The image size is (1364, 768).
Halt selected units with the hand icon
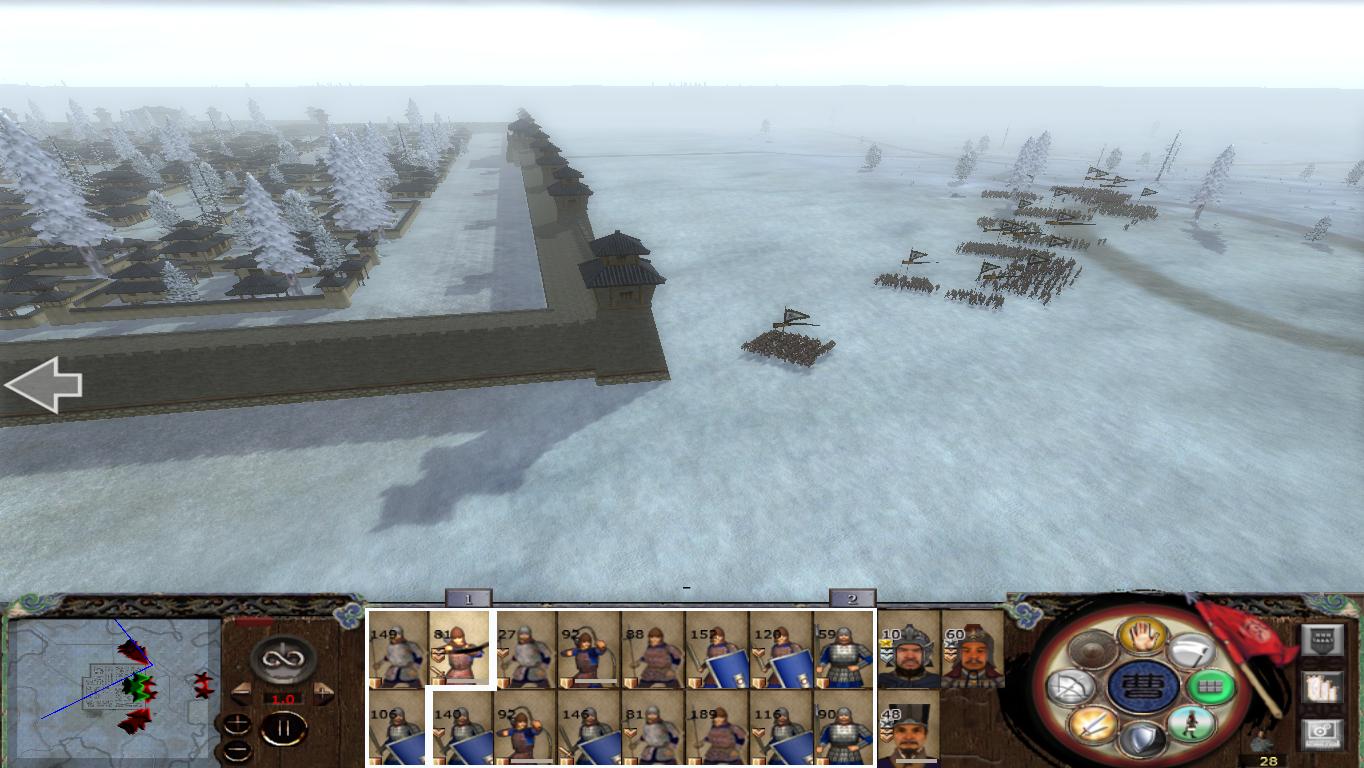[1142, 634]
